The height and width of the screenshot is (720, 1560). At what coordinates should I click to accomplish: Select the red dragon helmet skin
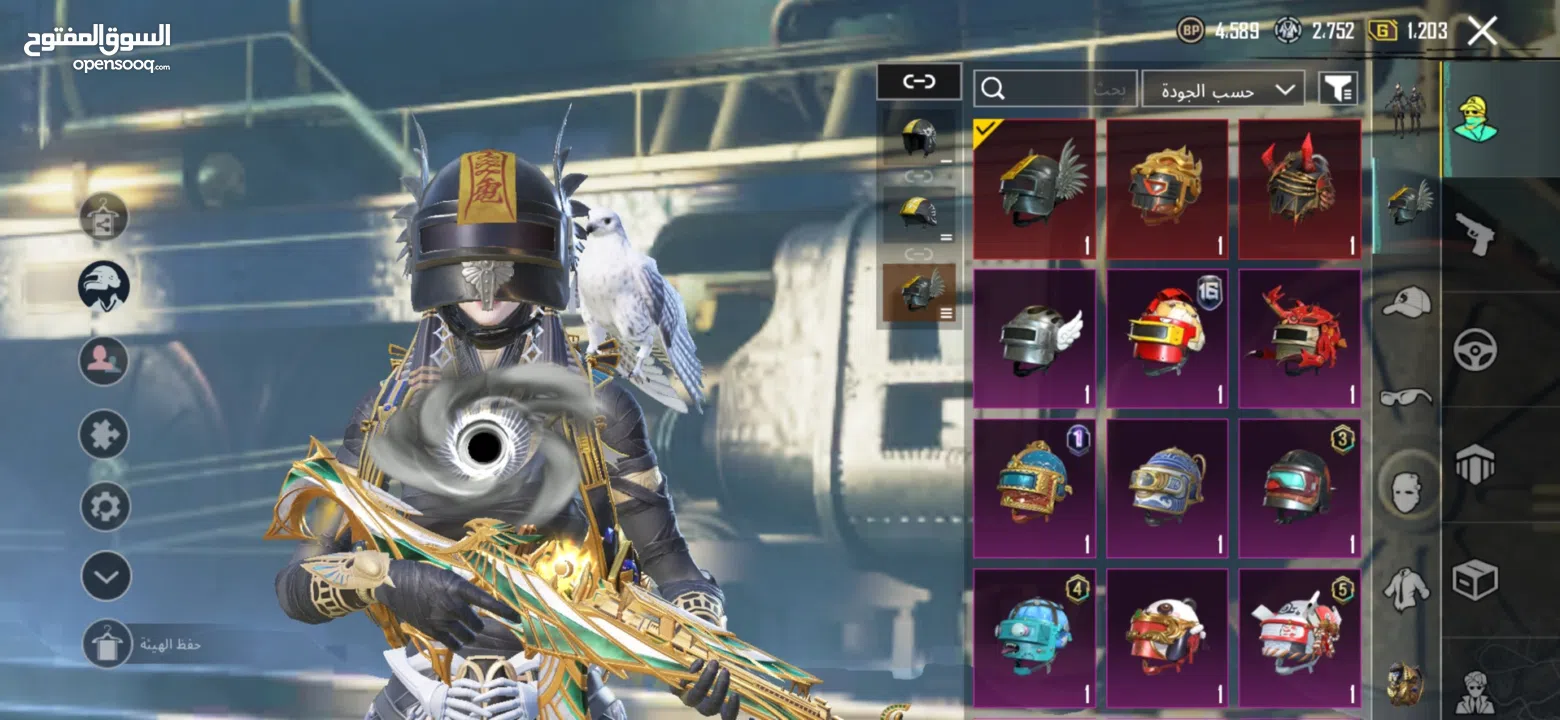[1299, 339]
